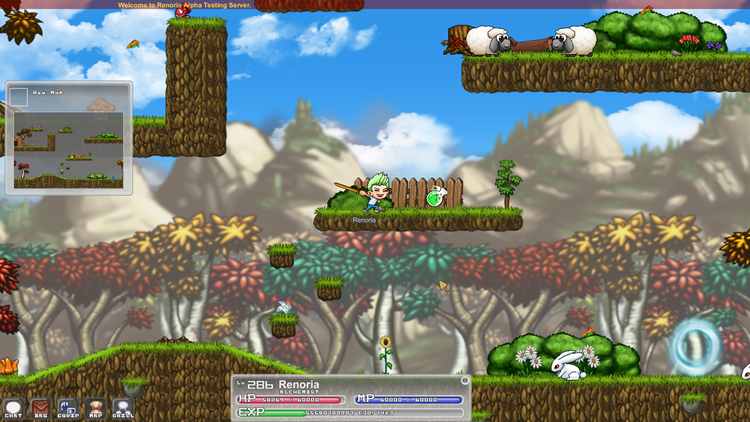Screen dimensions: 750x422
Task: Open the Bag inventory
Action: pos(40,408)
